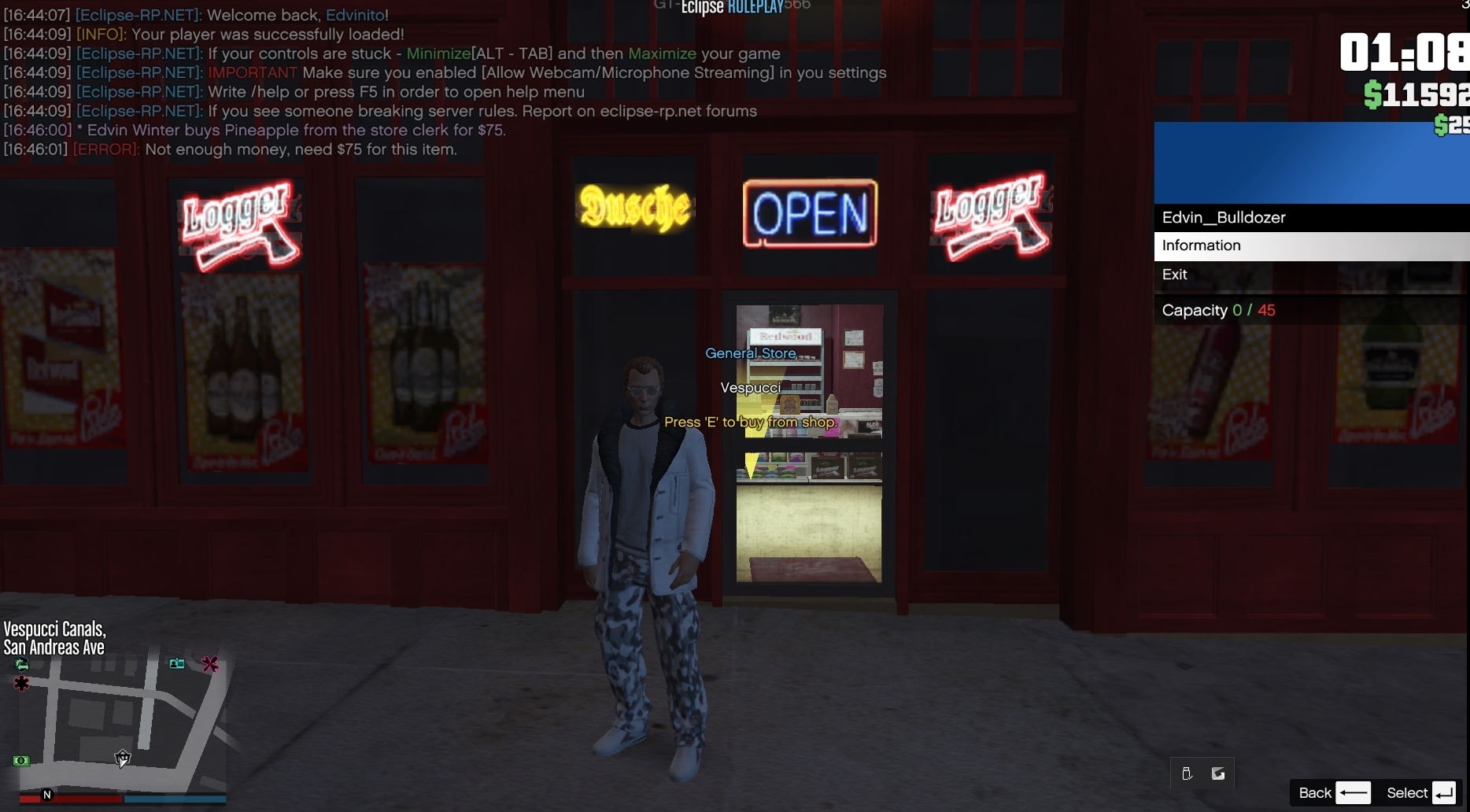Click the North compass icon on the minimap
This screenshot has width=1470, height=812.
pos(48,796)
